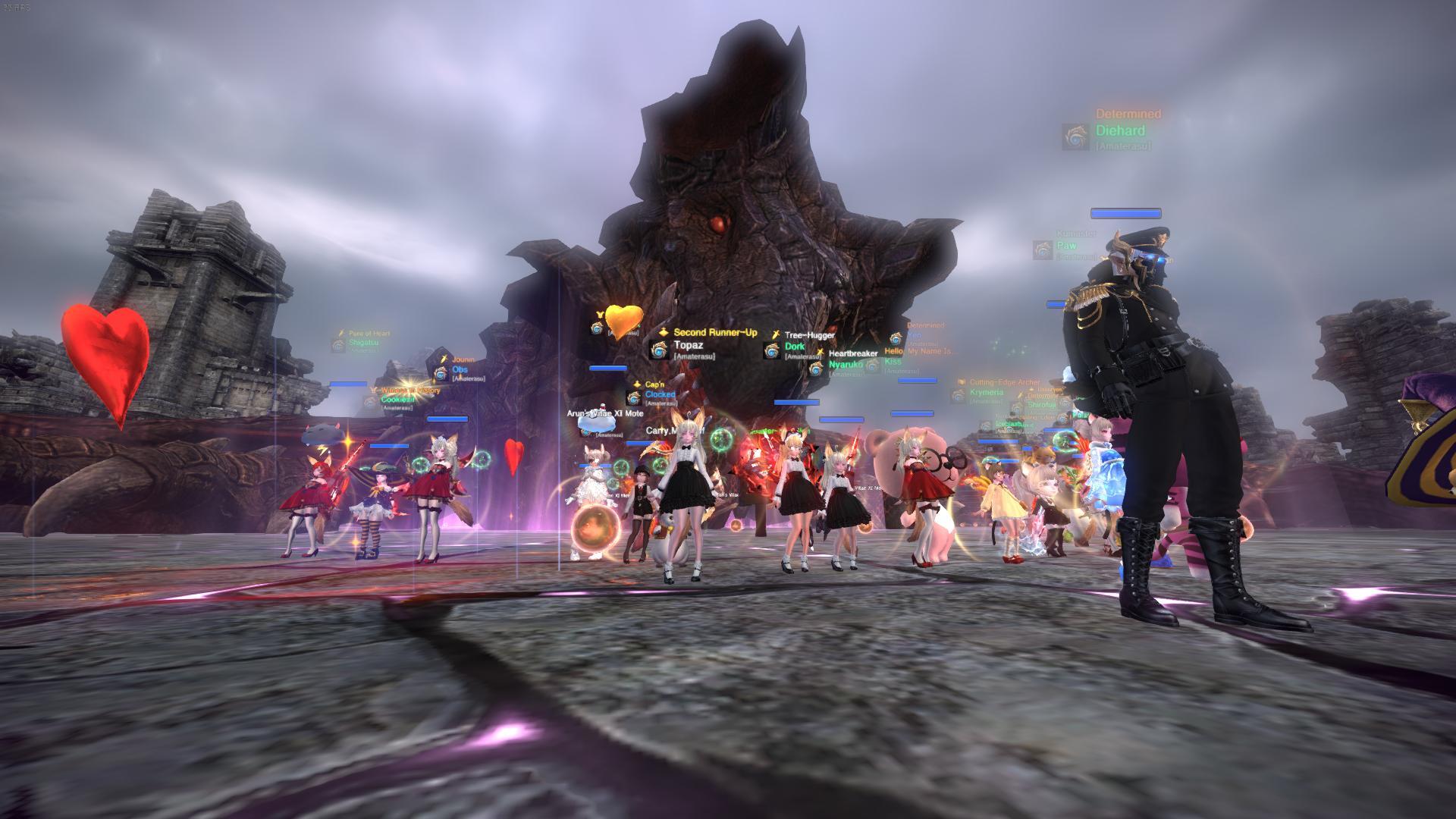This screenshot has width=1456, height=819.
Task: Click Topaz's blue health bar
Action: 607,369
